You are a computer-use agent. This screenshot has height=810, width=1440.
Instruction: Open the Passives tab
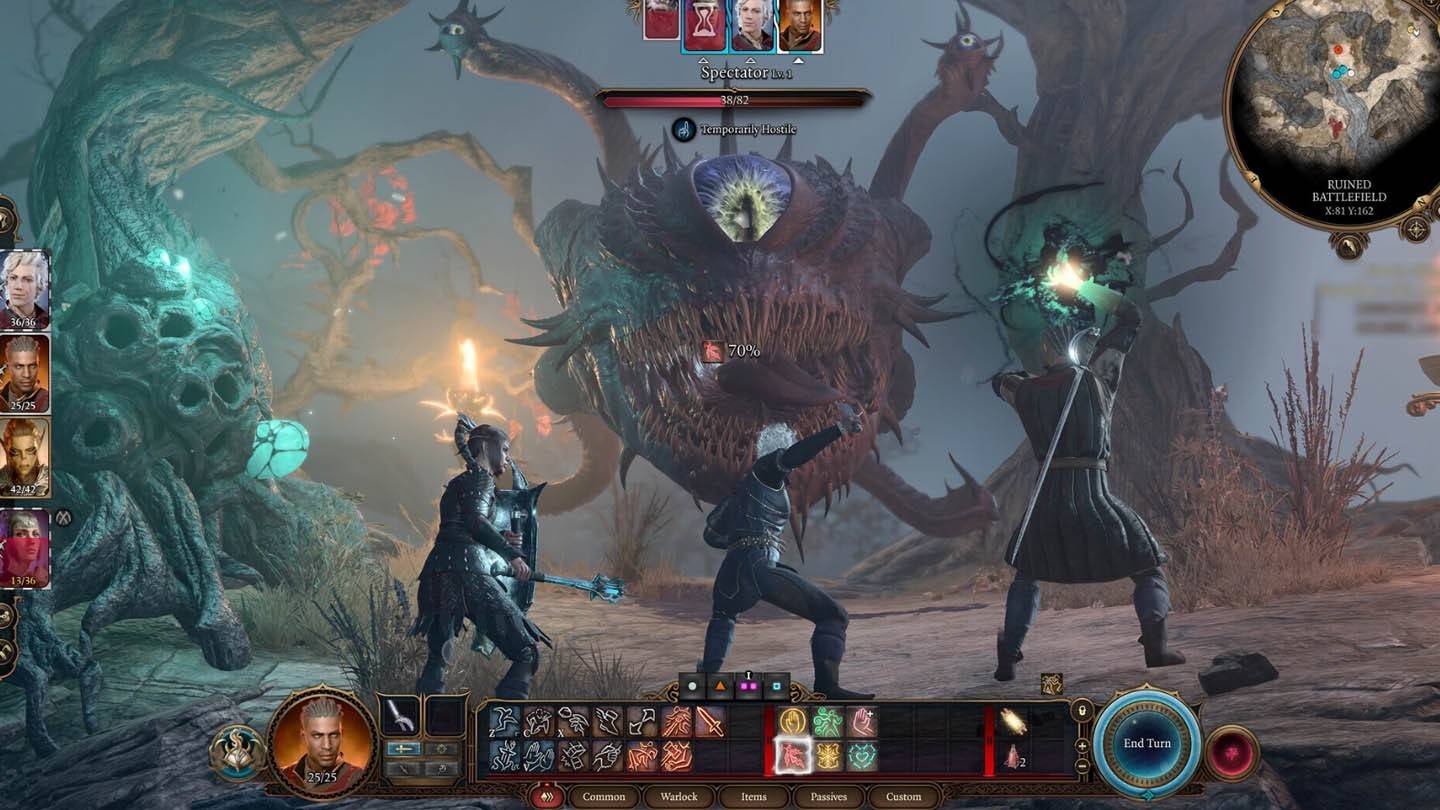click(827, 797)
